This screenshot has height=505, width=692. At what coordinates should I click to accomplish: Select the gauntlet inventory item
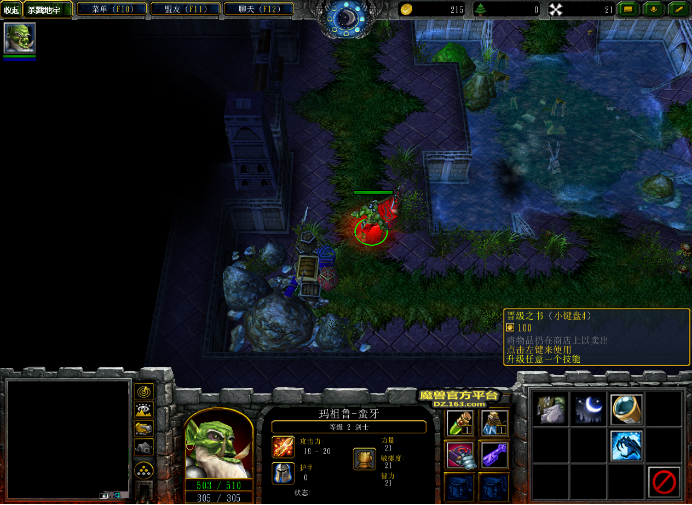click(460, 454)
